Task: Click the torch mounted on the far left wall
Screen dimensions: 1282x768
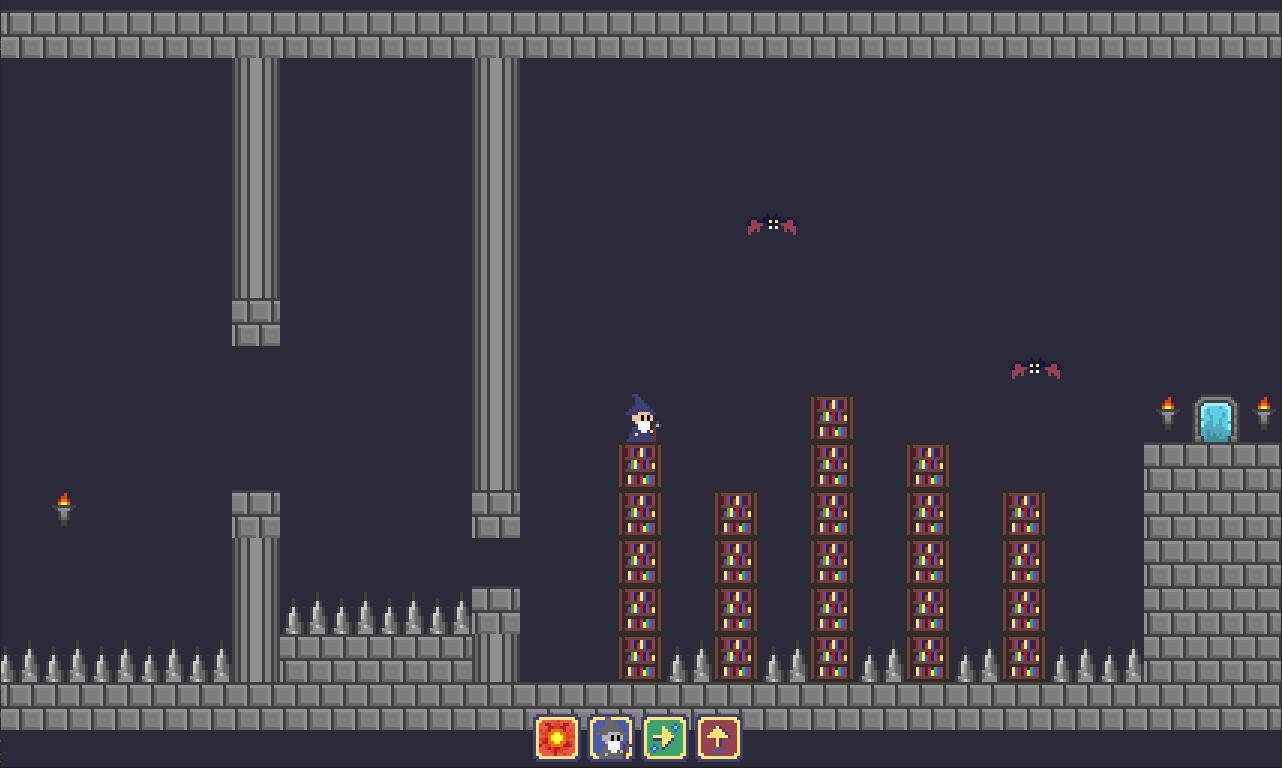Action: (63, 505)
